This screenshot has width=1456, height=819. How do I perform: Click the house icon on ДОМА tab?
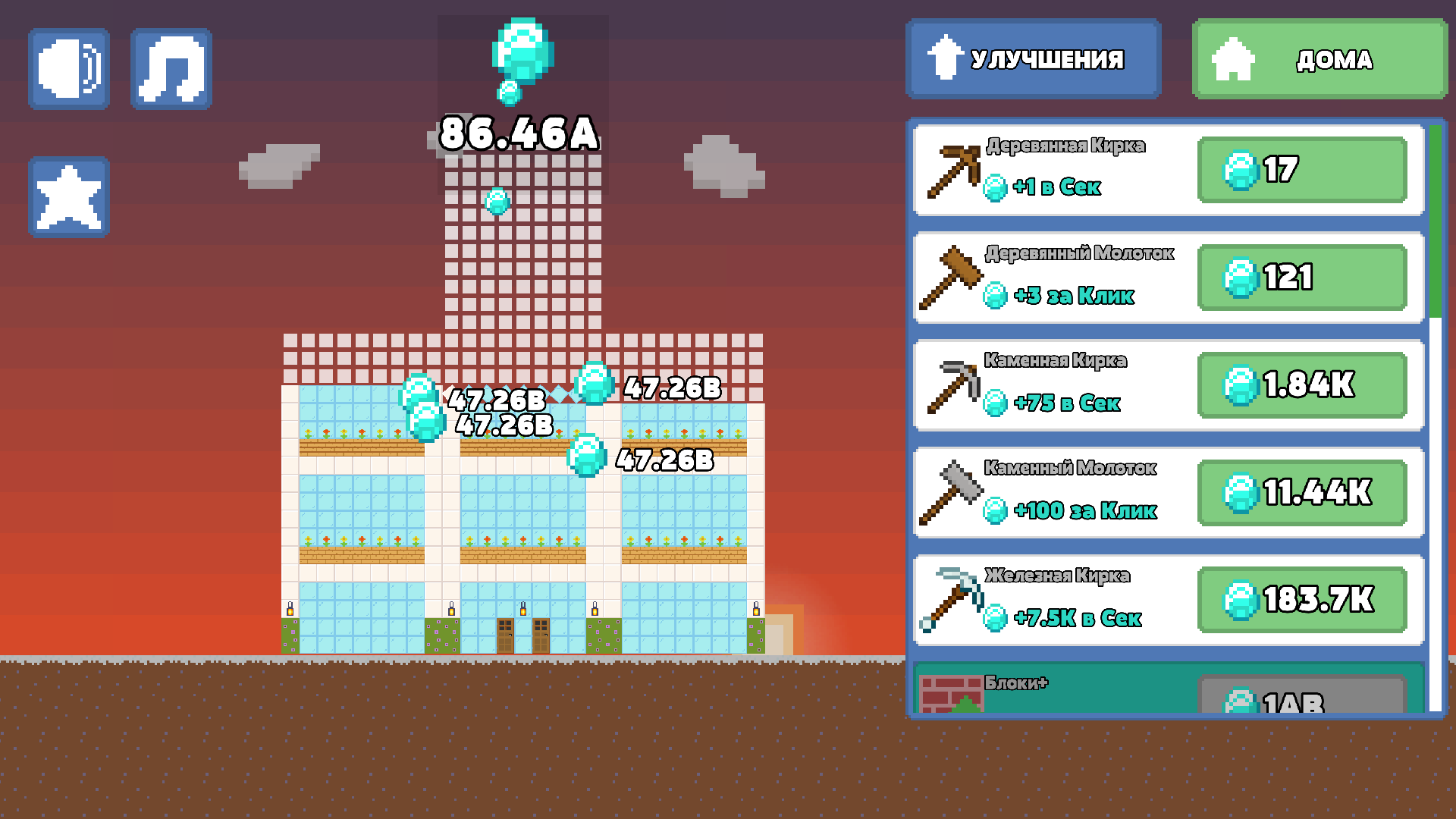coord(1236,58)
